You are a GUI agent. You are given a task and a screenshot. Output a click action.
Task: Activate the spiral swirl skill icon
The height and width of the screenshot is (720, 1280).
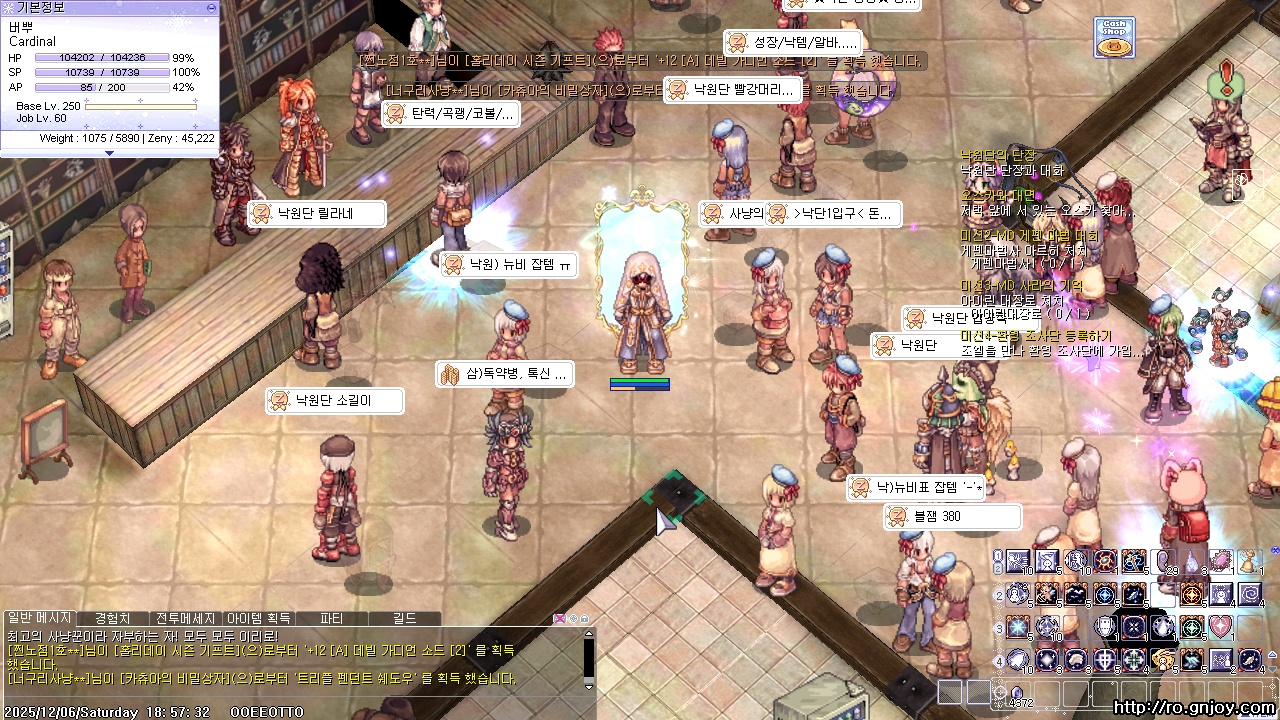click(x=1250, y=595)
